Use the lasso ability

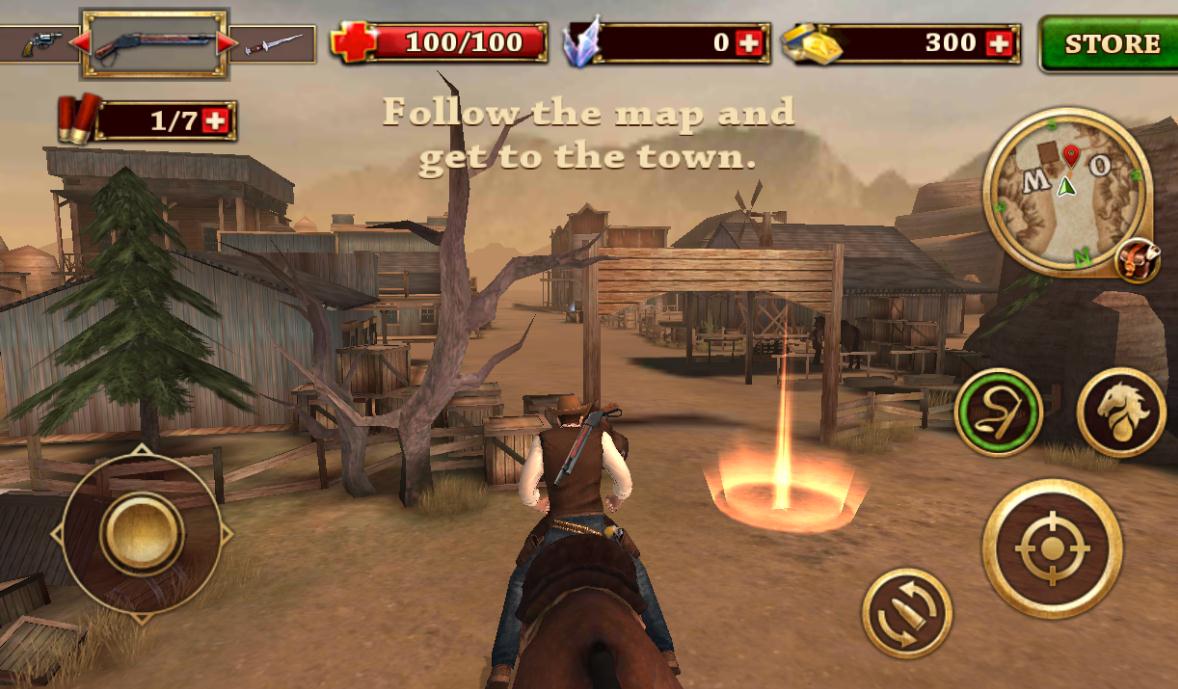coord(998,412)
